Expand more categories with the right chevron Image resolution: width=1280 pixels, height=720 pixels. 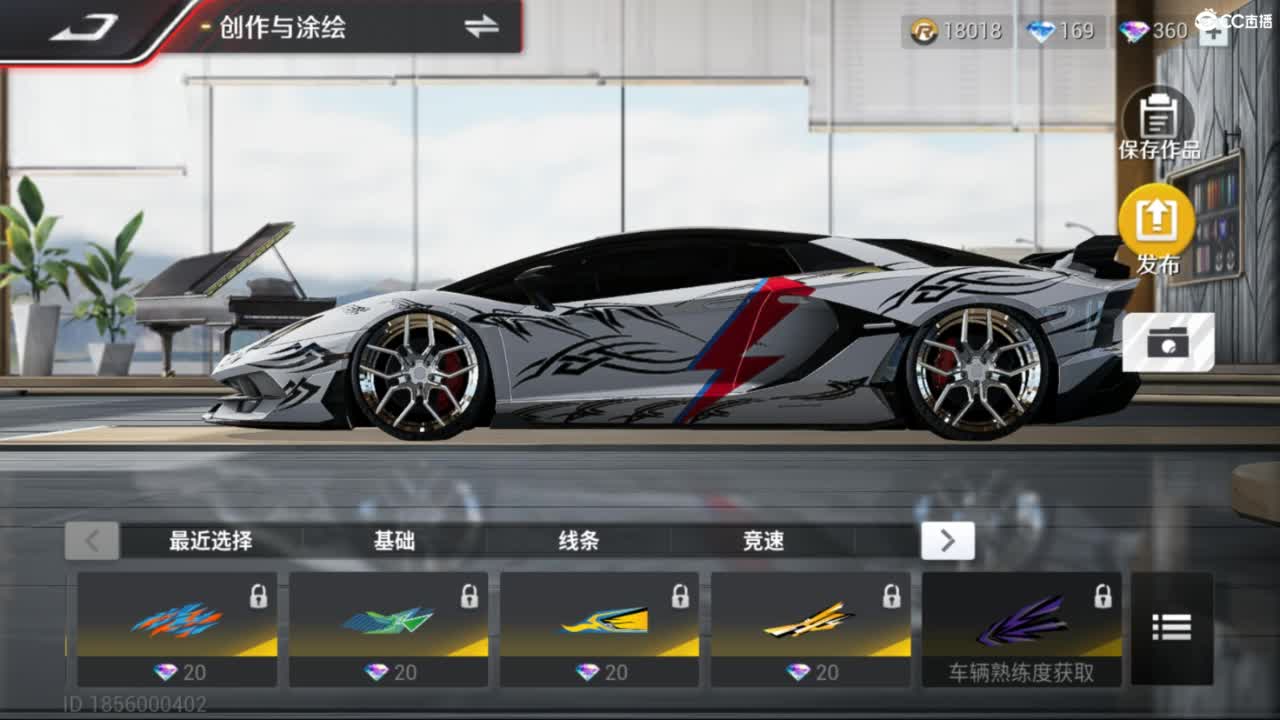pyautogui.click(x=947, y=541)
